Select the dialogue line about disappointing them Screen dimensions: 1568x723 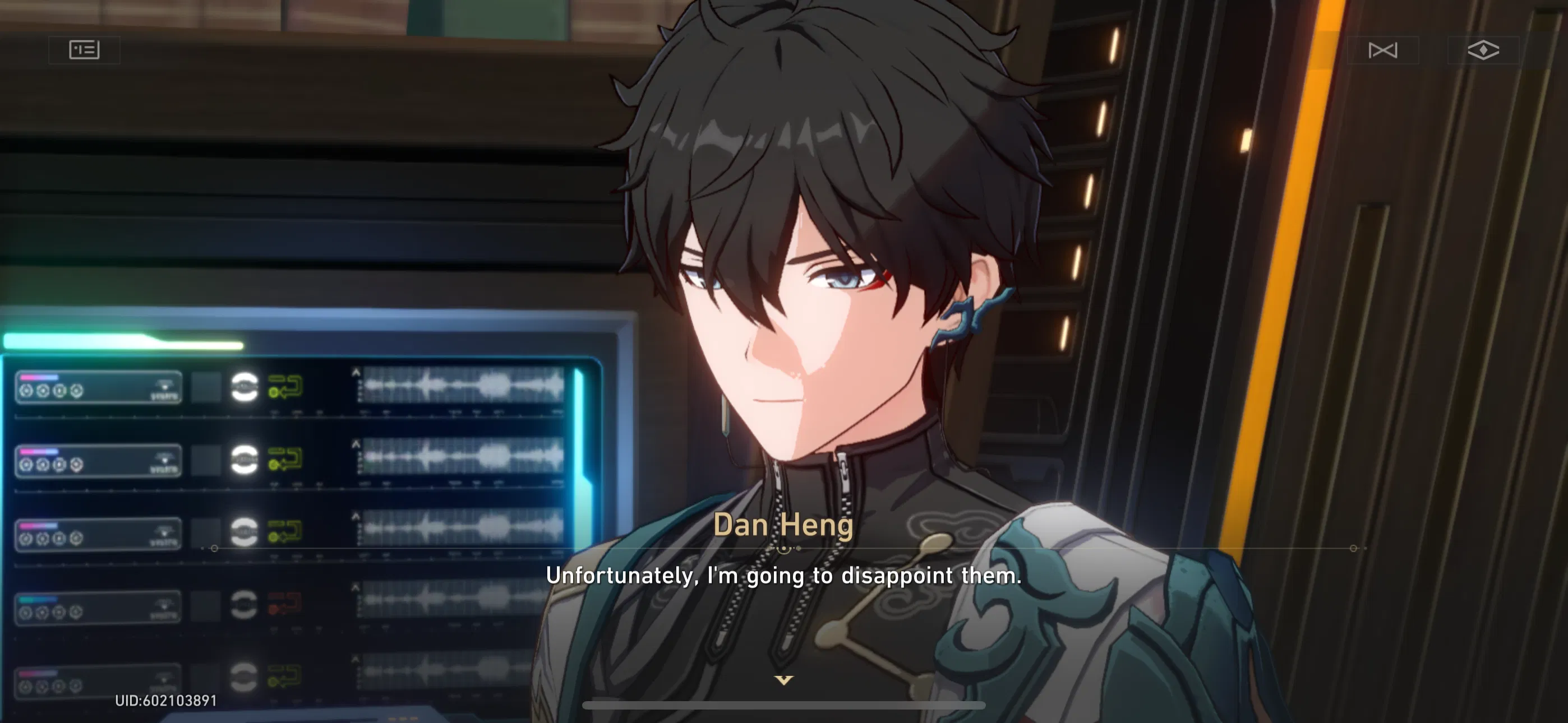click(x=784, y=574)
